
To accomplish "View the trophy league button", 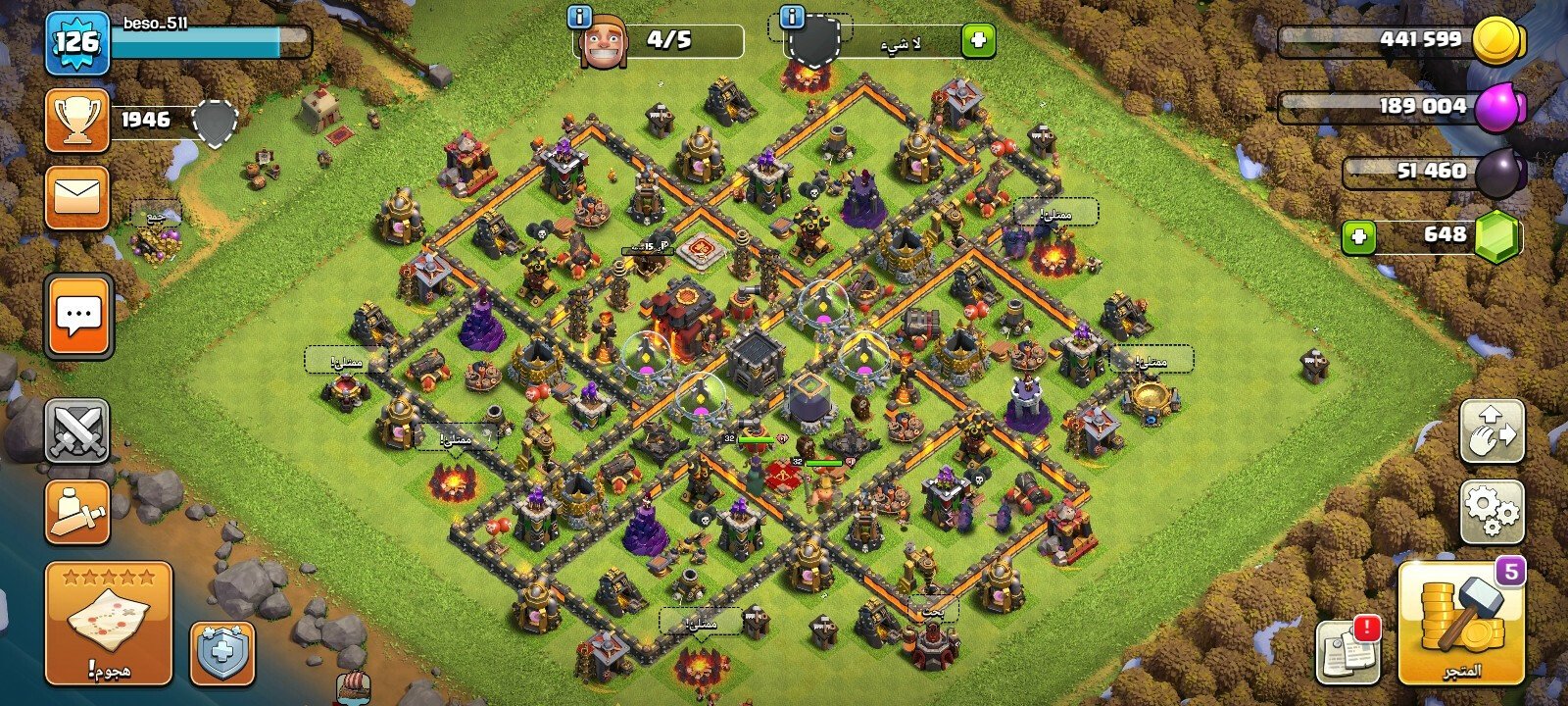I will point(76,120).
